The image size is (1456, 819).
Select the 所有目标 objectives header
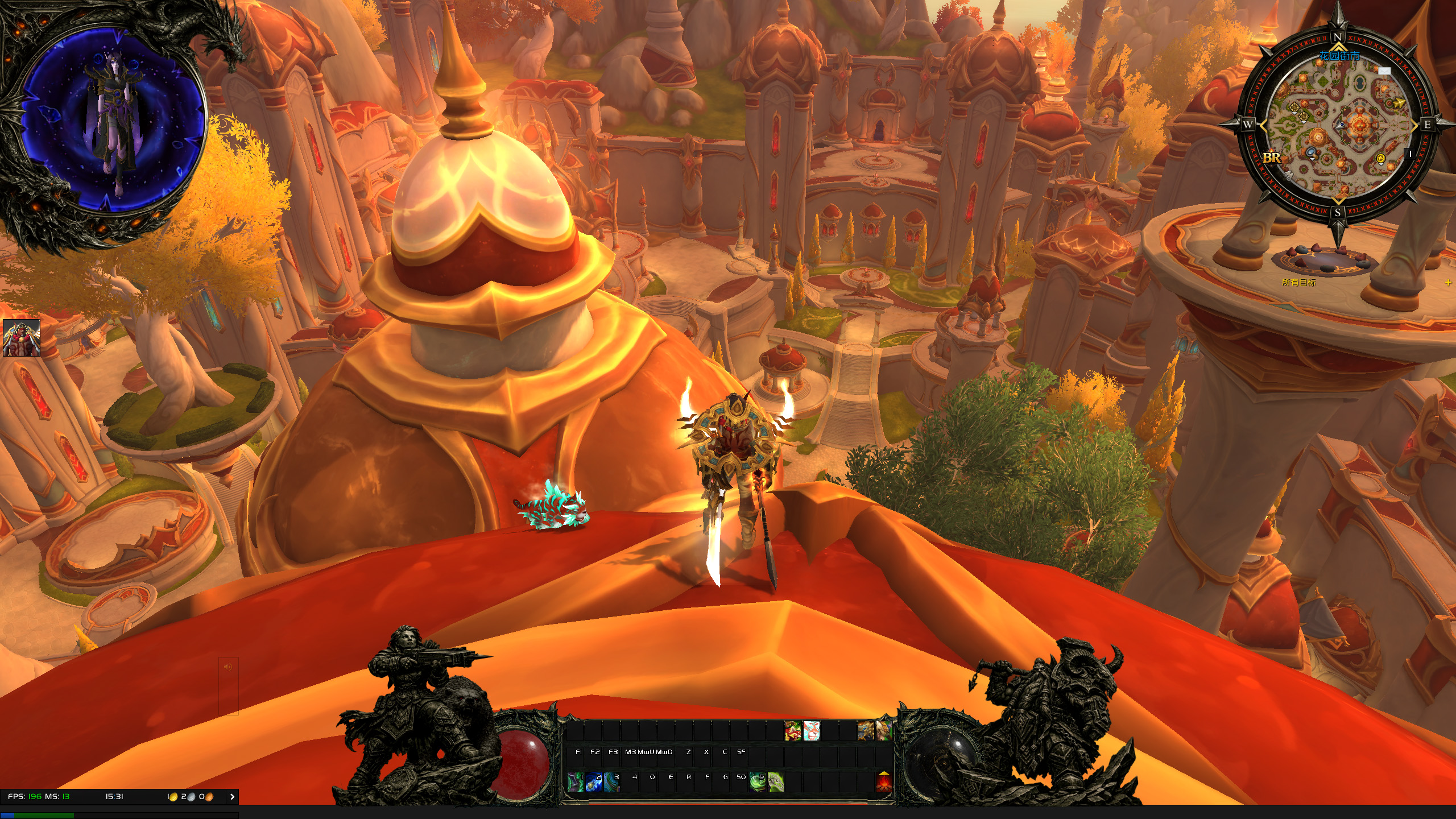point(1298,282)
